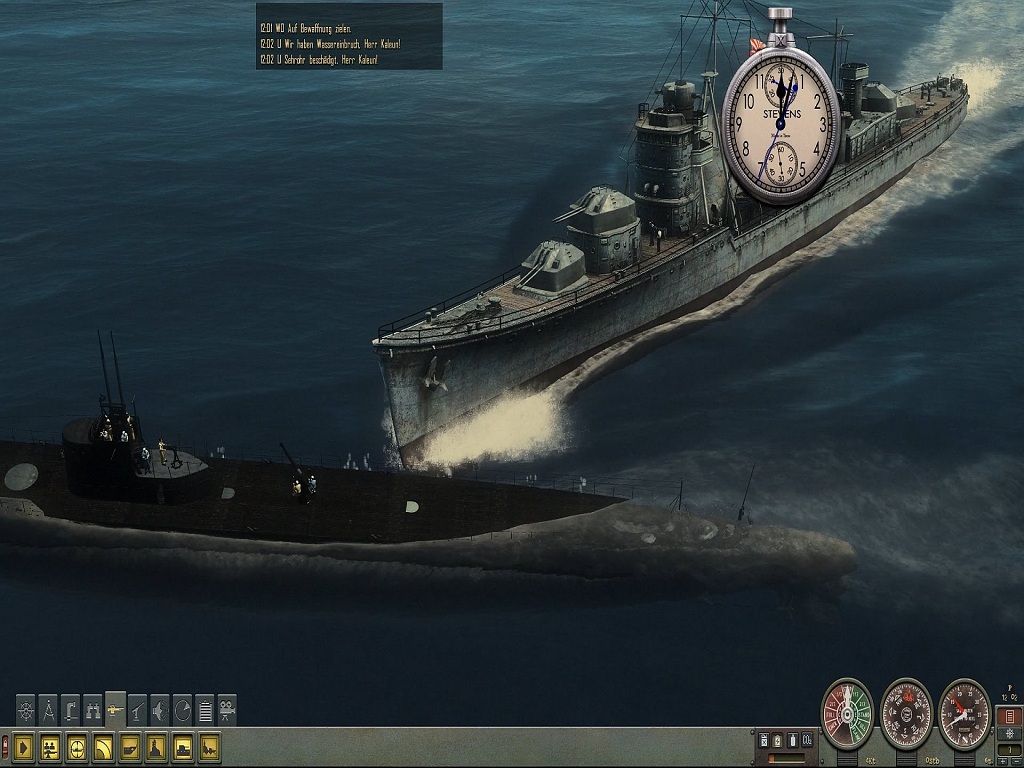Click the compass heading dial
Viewport: 1024px width, 768px height.
(x=906, y=714)
